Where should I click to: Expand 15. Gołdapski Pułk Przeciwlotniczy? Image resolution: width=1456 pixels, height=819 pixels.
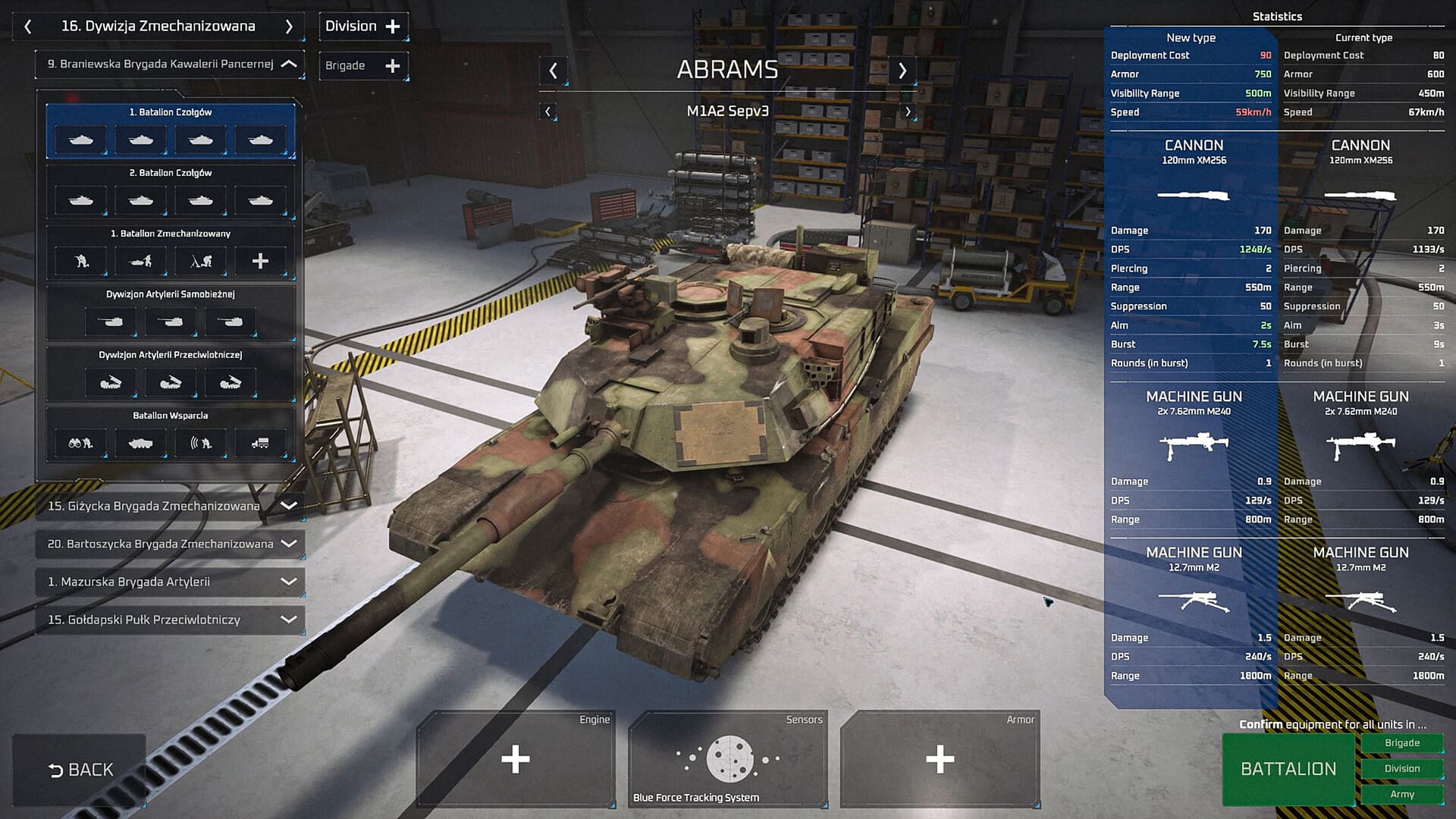click(289, 620)
